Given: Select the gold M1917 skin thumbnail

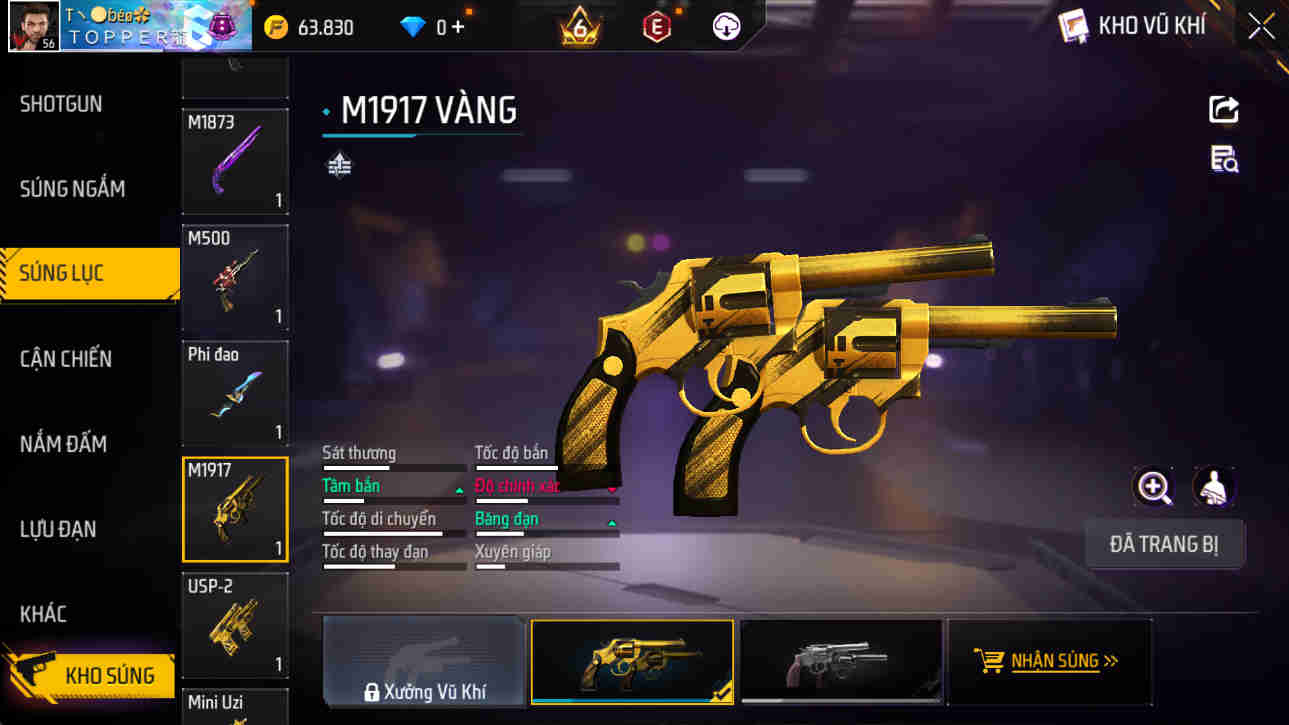Looking at the screenshot, I should (x=632, y=660).
